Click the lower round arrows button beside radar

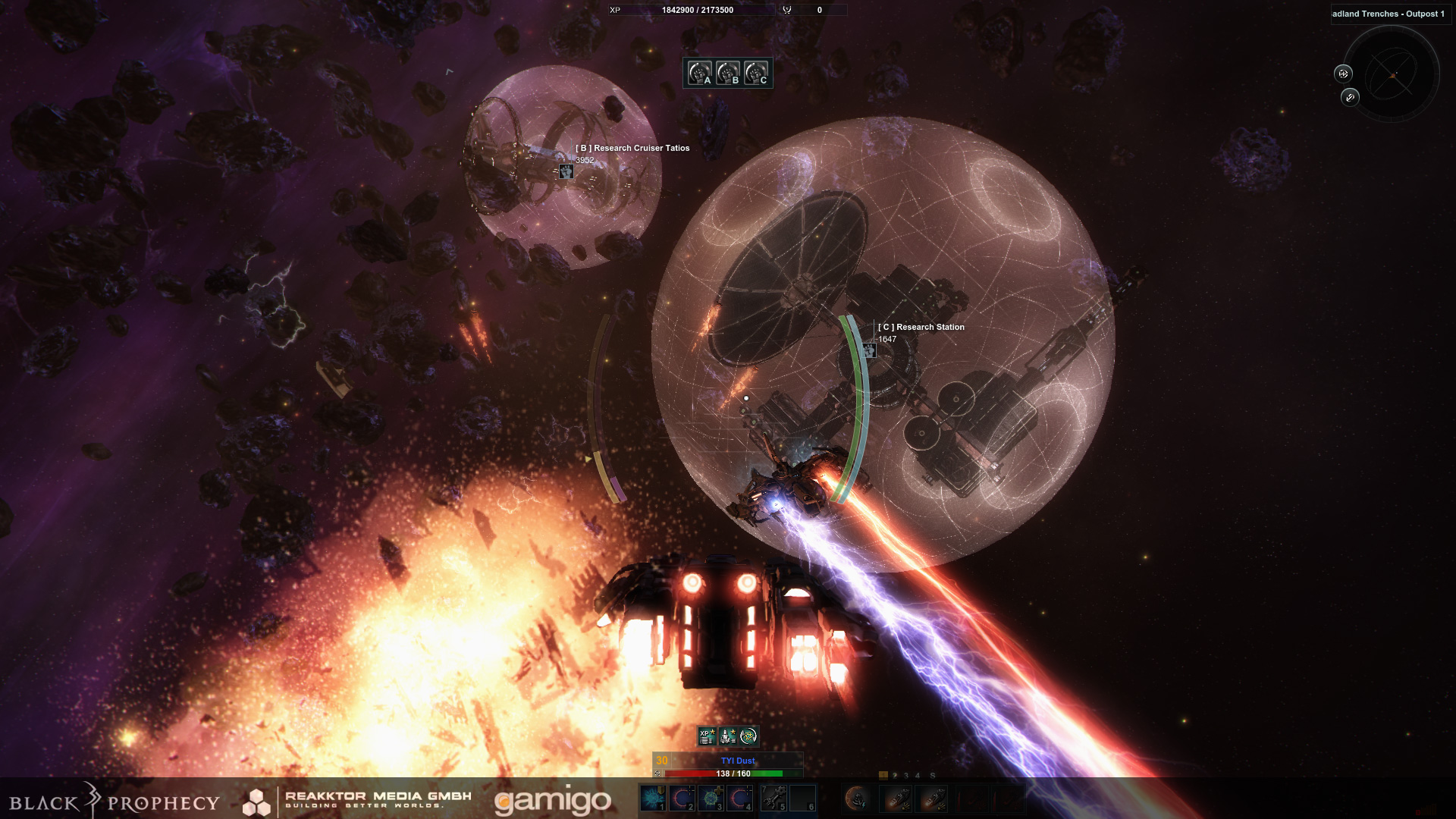[x=1350, y=97]
